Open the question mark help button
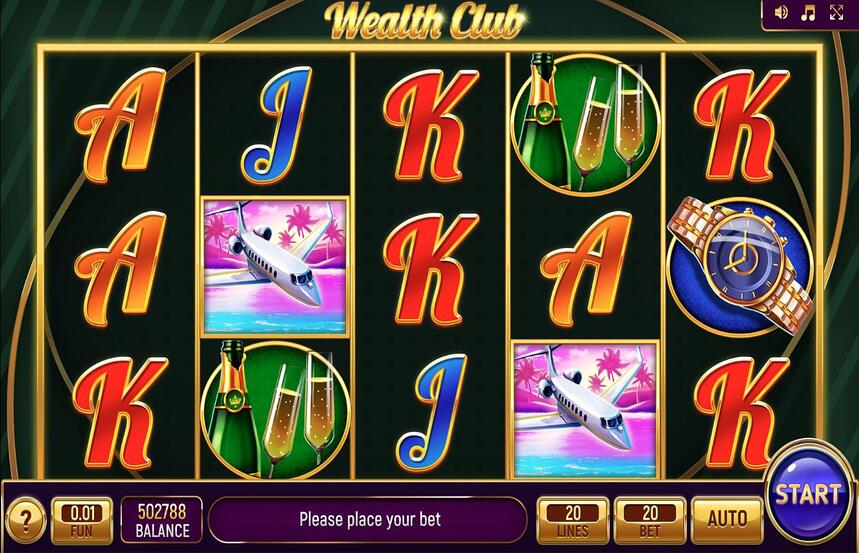Screen dimensions: 859x553 [x=24, y=520]
